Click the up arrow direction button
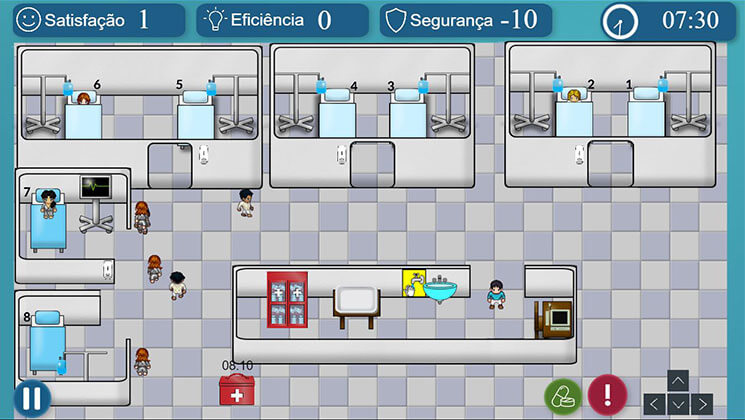This screenshot has width=745, height=420. (678, 381)
